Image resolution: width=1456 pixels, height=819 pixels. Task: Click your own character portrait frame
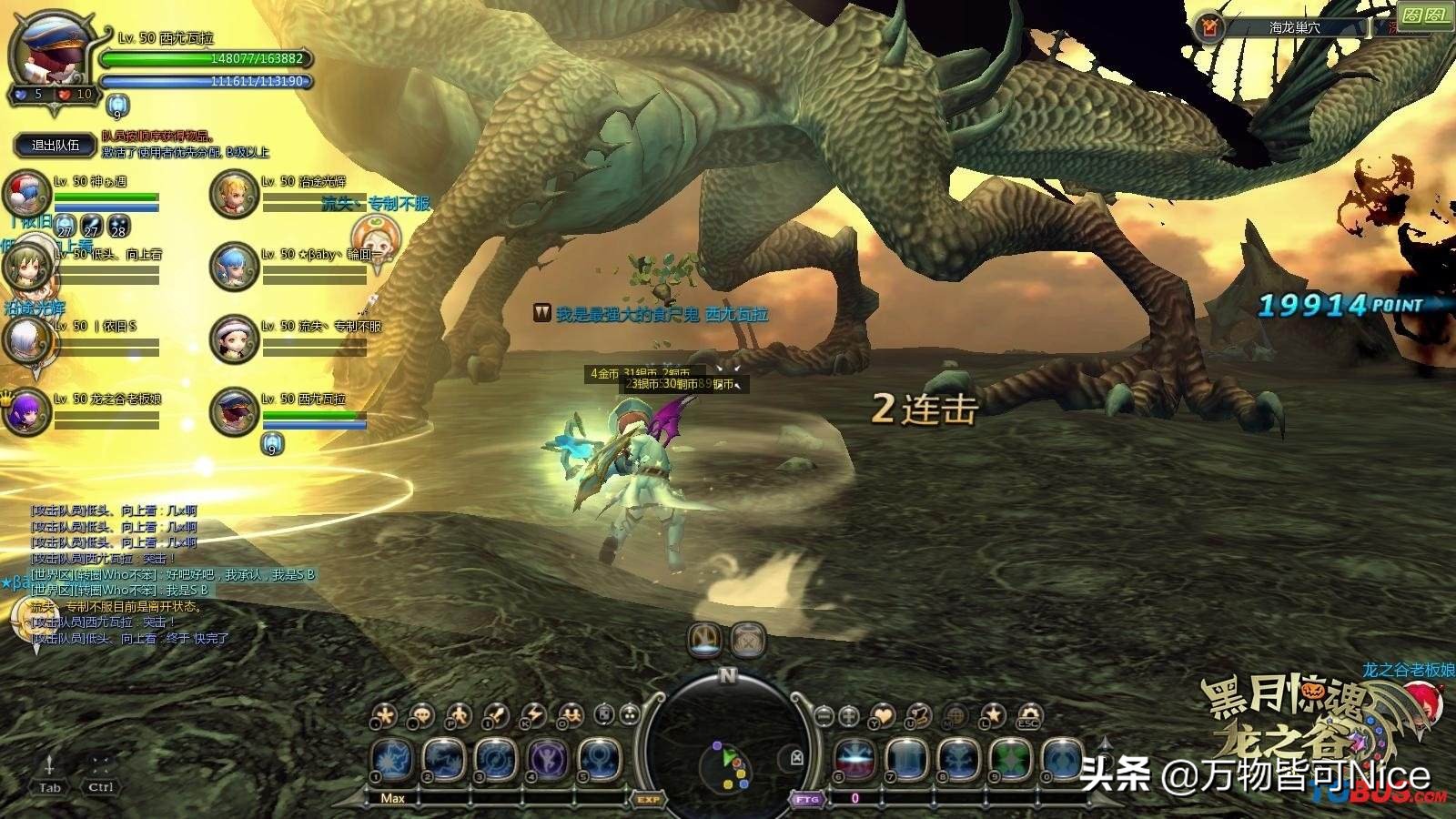point(47,56)
